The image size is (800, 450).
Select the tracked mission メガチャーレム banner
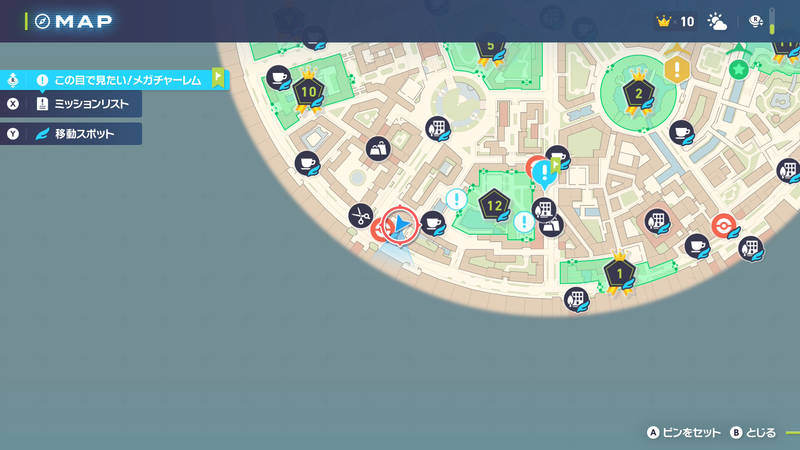click(125, 79)
